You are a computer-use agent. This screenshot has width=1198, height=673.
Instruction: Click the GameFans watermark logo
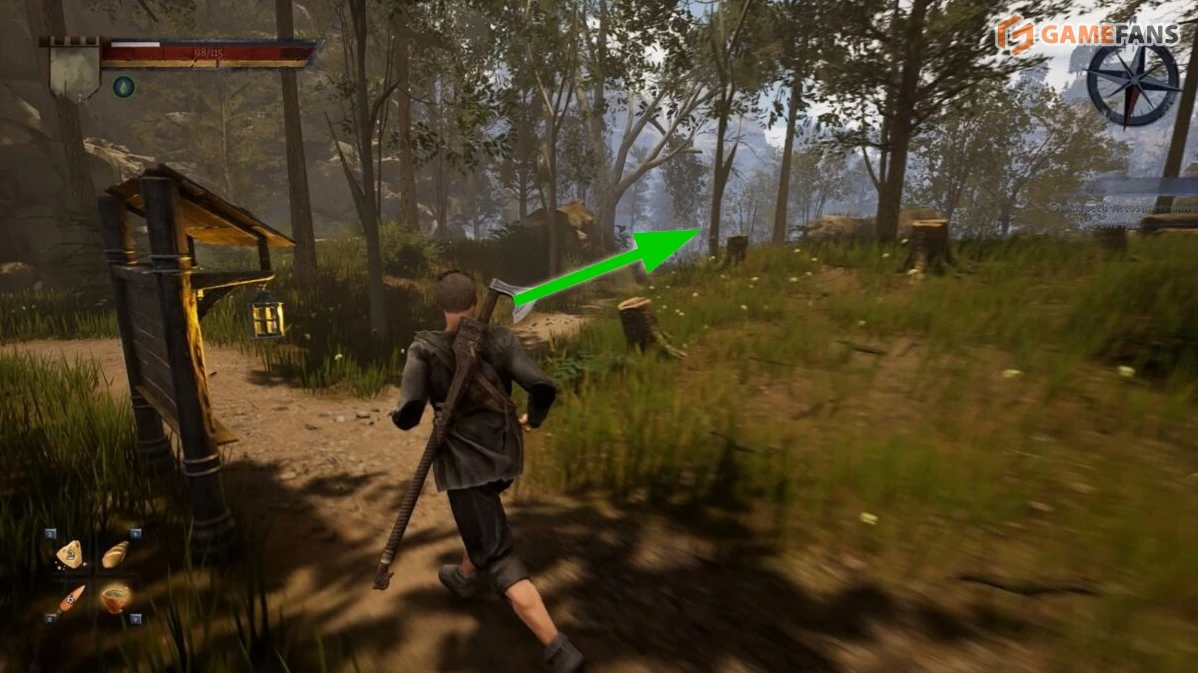point(1087,35)
